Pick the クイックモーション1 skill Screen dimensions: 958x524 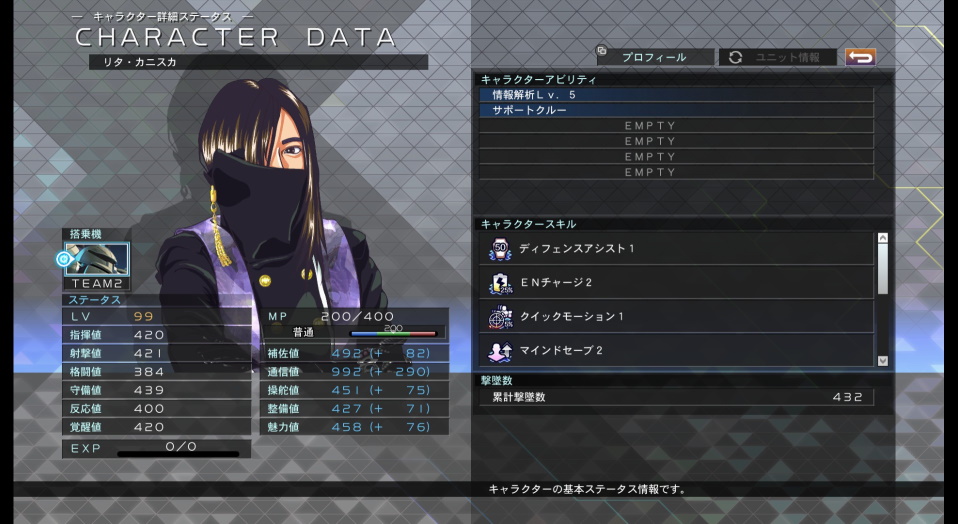click(678, 317)
